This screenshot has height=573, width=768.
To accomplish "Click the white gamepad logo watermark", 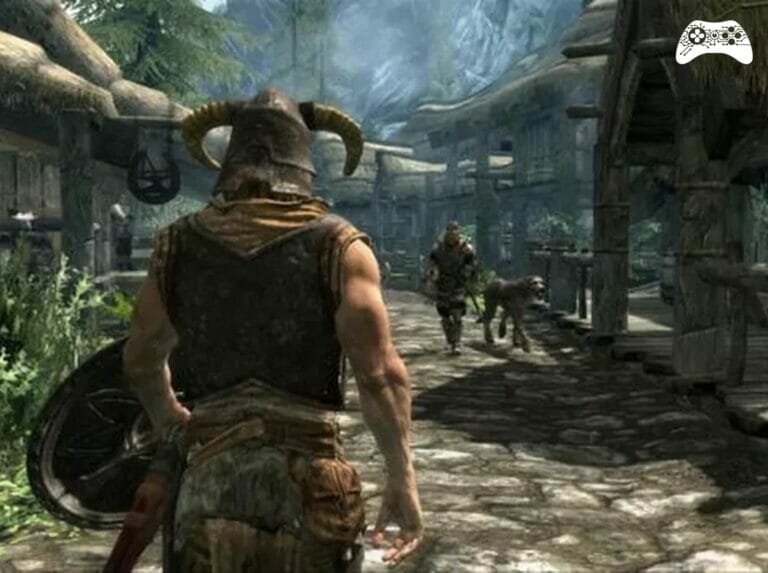I will tap(713, 41).
